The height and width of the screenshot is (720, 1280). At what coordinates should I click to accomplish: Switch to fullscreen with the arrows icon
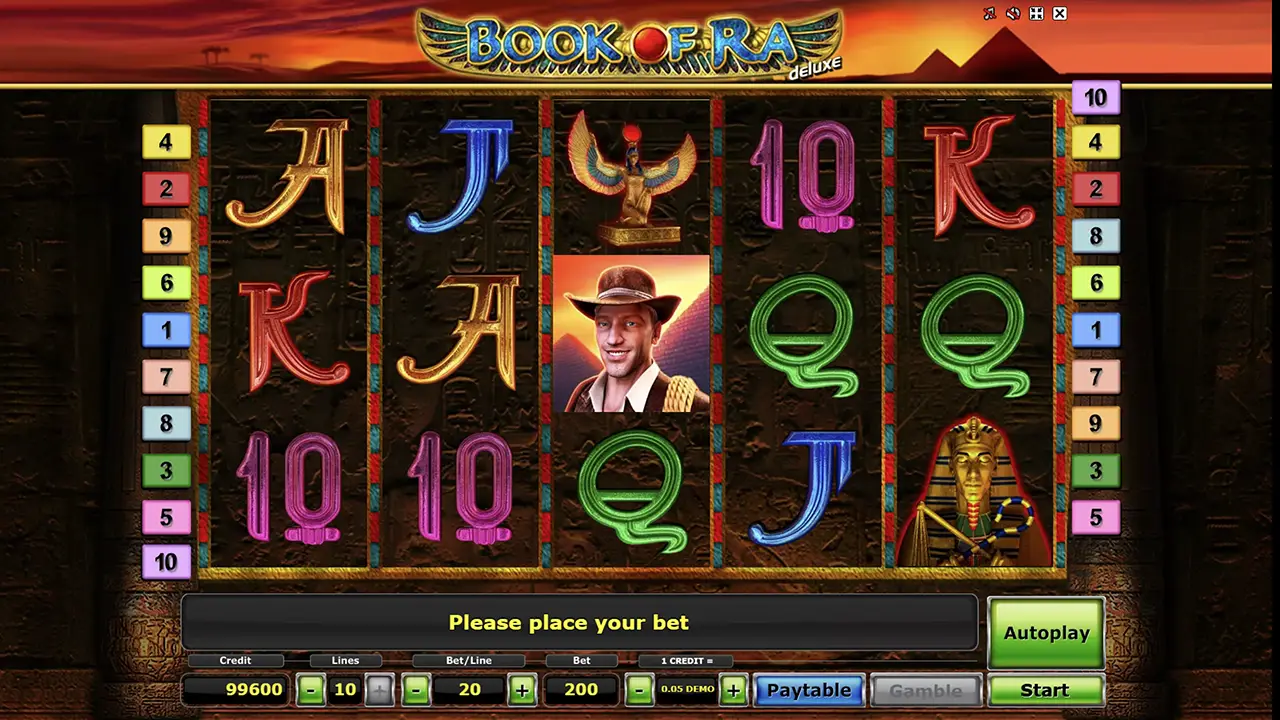tap(1037, 14)
